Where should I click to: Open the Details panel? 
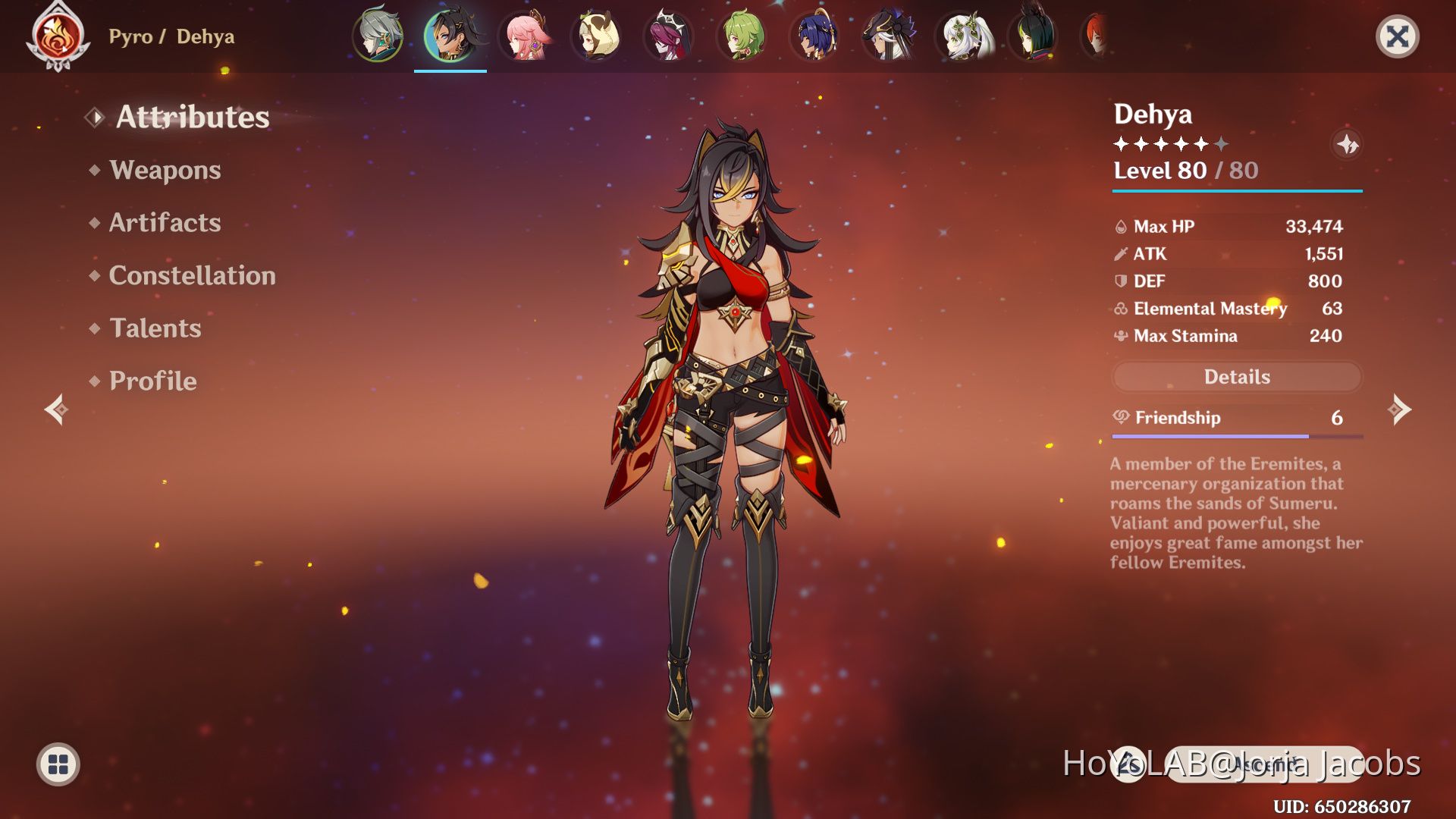1236,377
